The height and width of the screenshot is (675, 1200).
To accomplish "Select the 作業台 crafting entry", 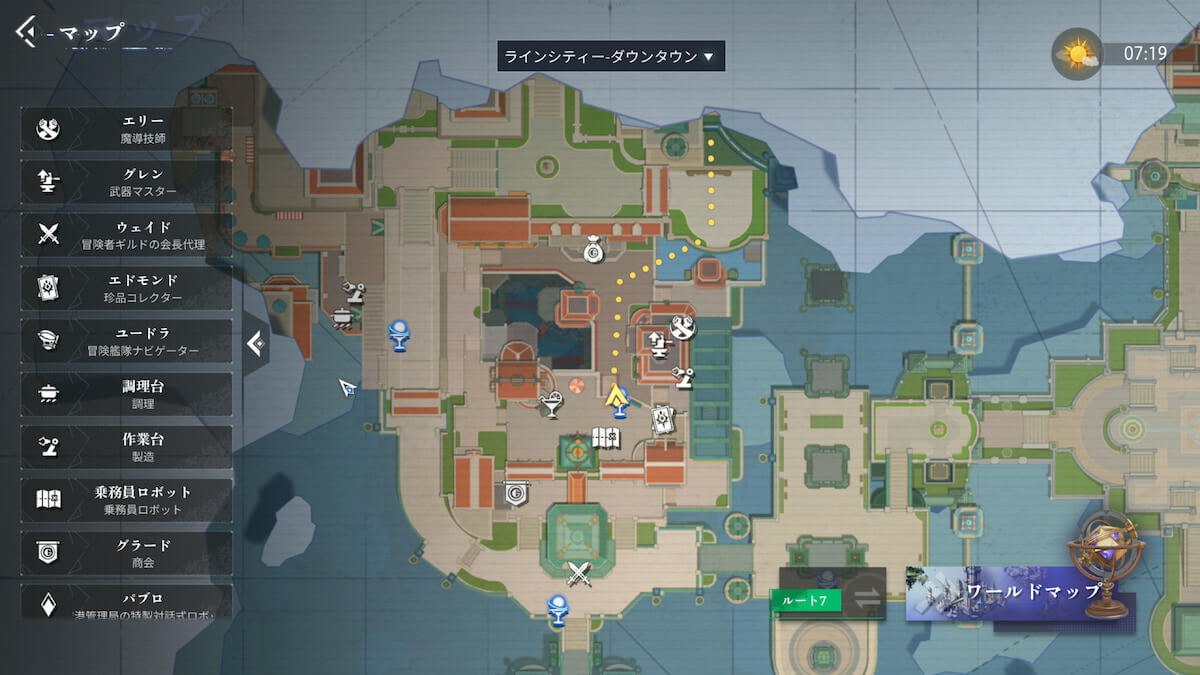I will 126,447.
